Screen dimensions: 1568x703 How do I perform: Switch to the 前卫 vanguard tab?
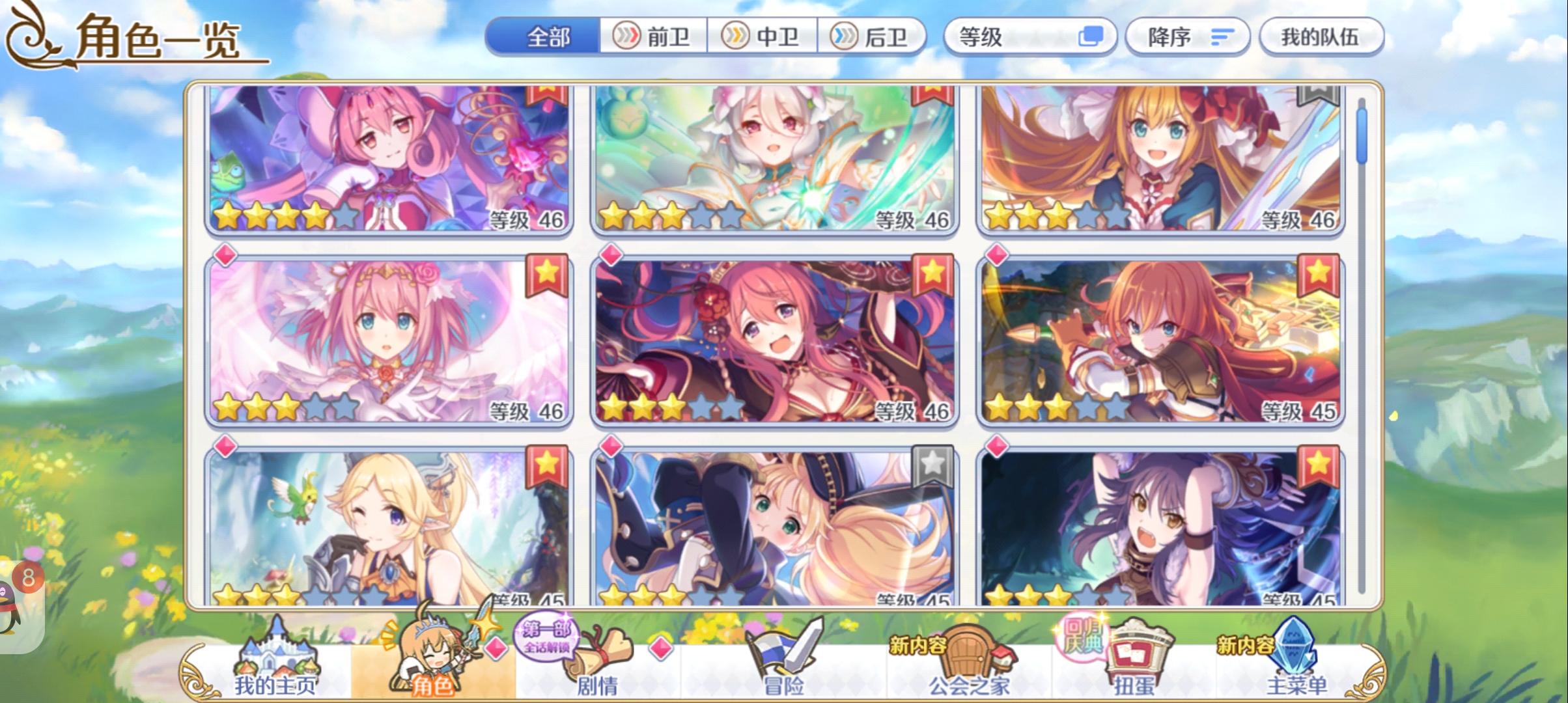(x=652, y=37)
